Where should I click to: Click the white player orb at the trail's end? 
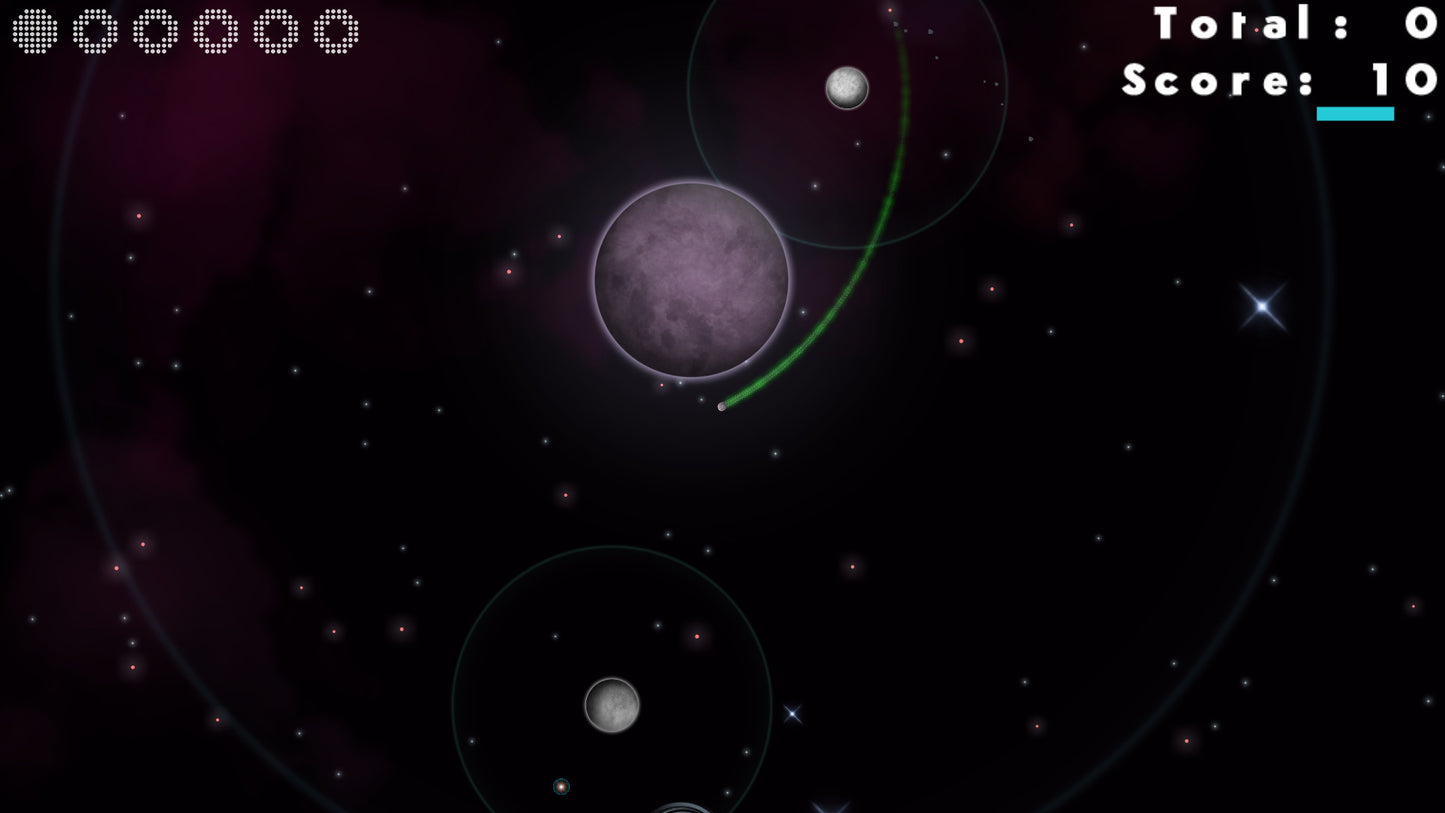point(723,406)
